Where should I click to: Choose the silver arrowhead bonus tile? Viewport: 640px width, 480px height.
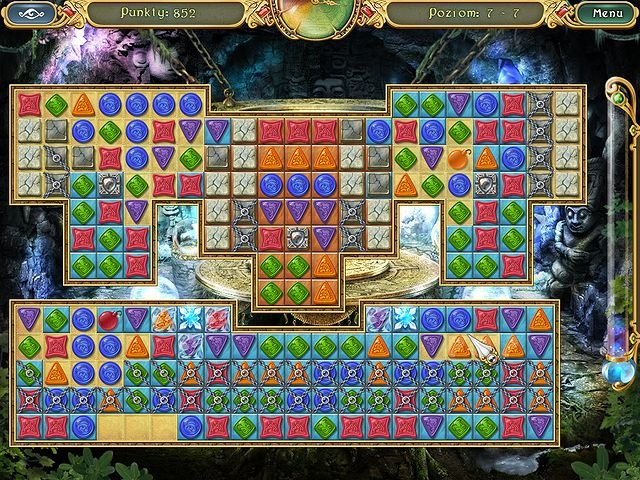486,347
